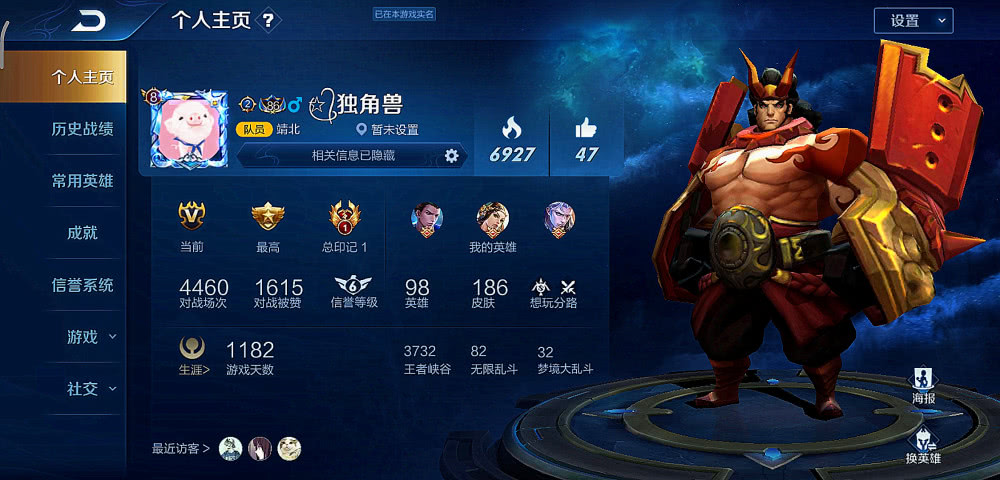Choose the 换英雄 button
Image resolution: width=1000 pixels, height=480 pixels.
pyautogui.click(x=923, y=446)
